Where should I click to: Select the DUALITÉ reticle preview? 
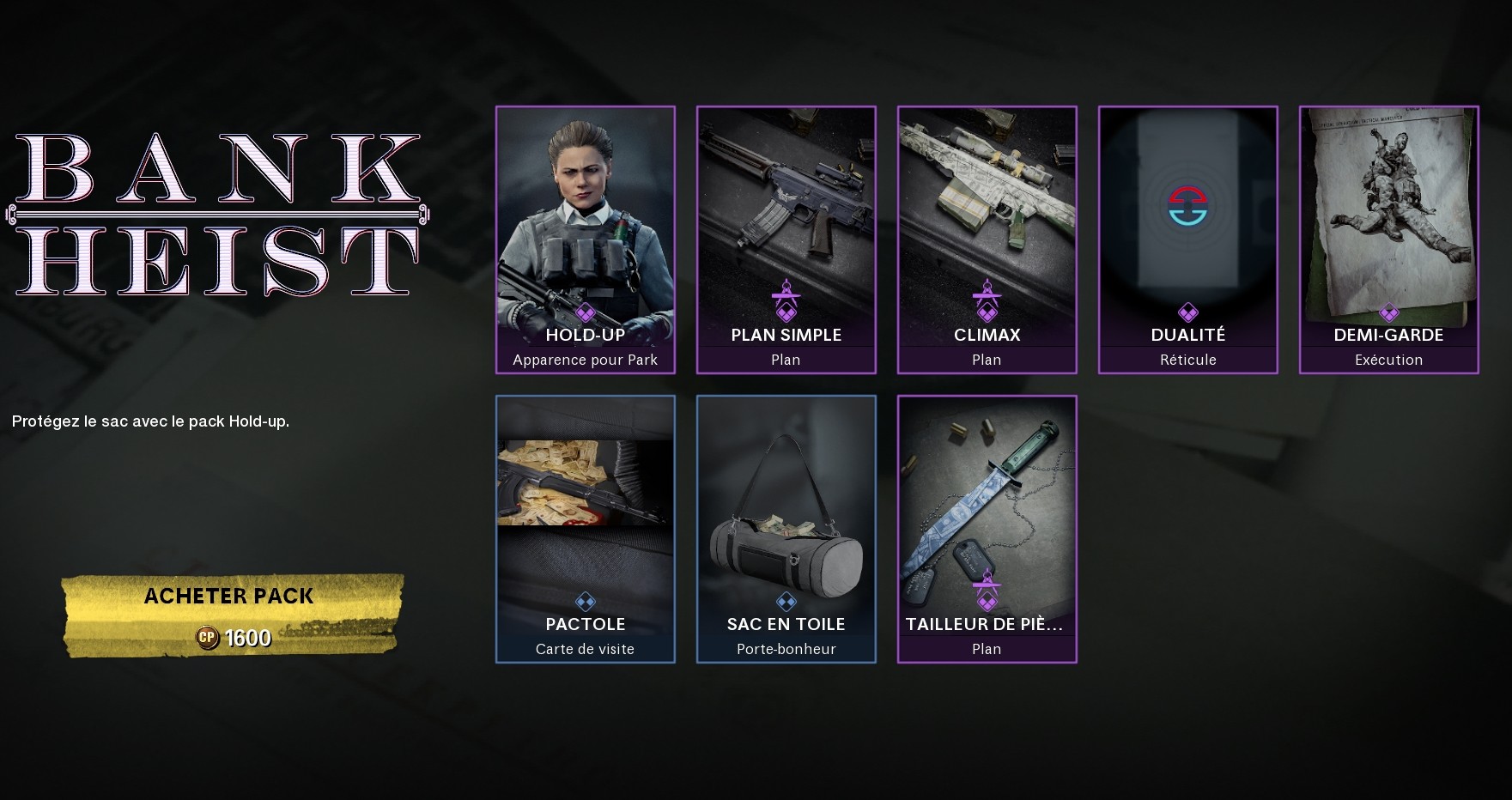point(1187,206)
